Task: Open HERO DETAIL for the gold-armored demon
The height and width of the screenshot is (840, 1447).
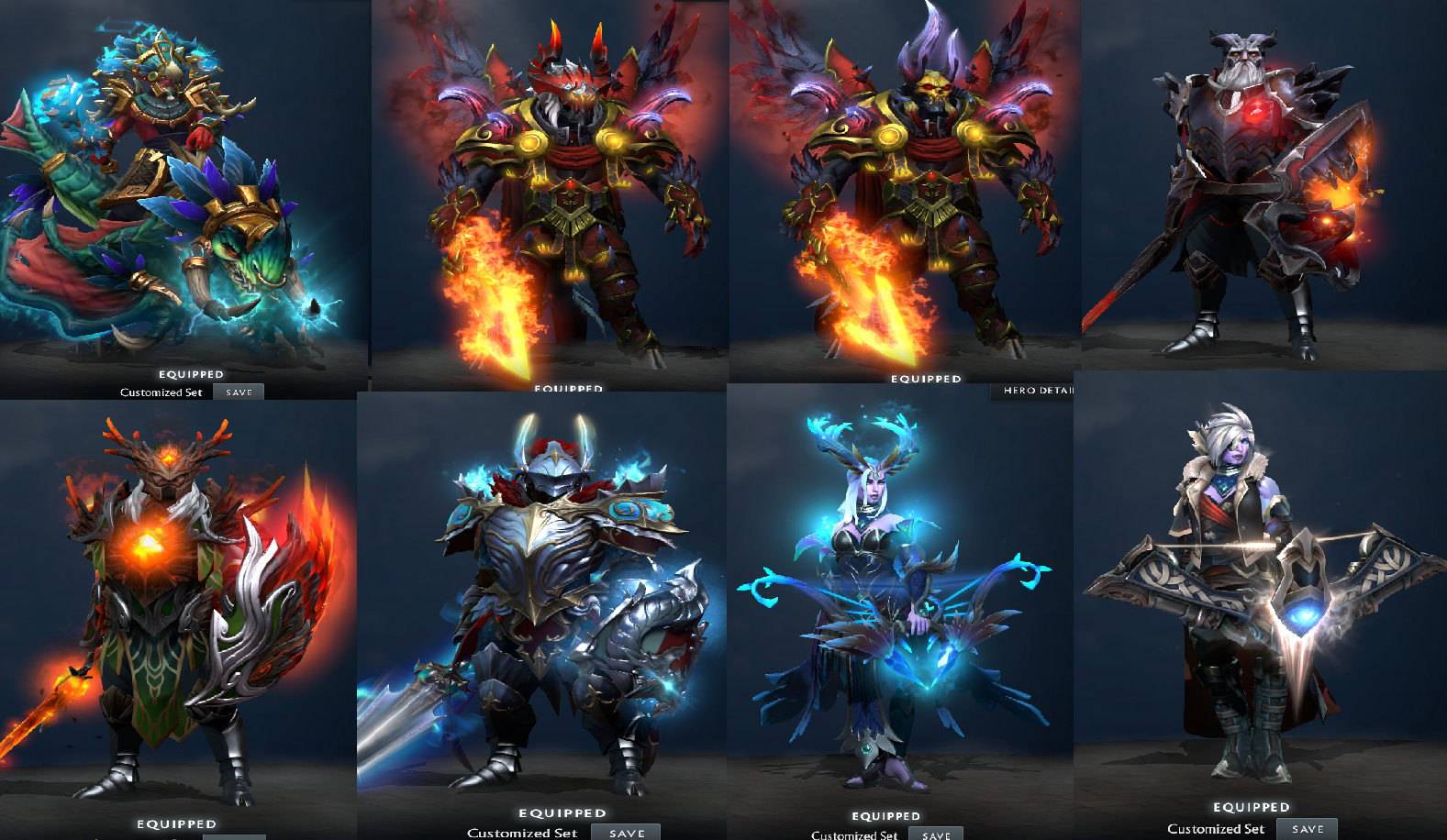Action: [x=1038, y=391]
